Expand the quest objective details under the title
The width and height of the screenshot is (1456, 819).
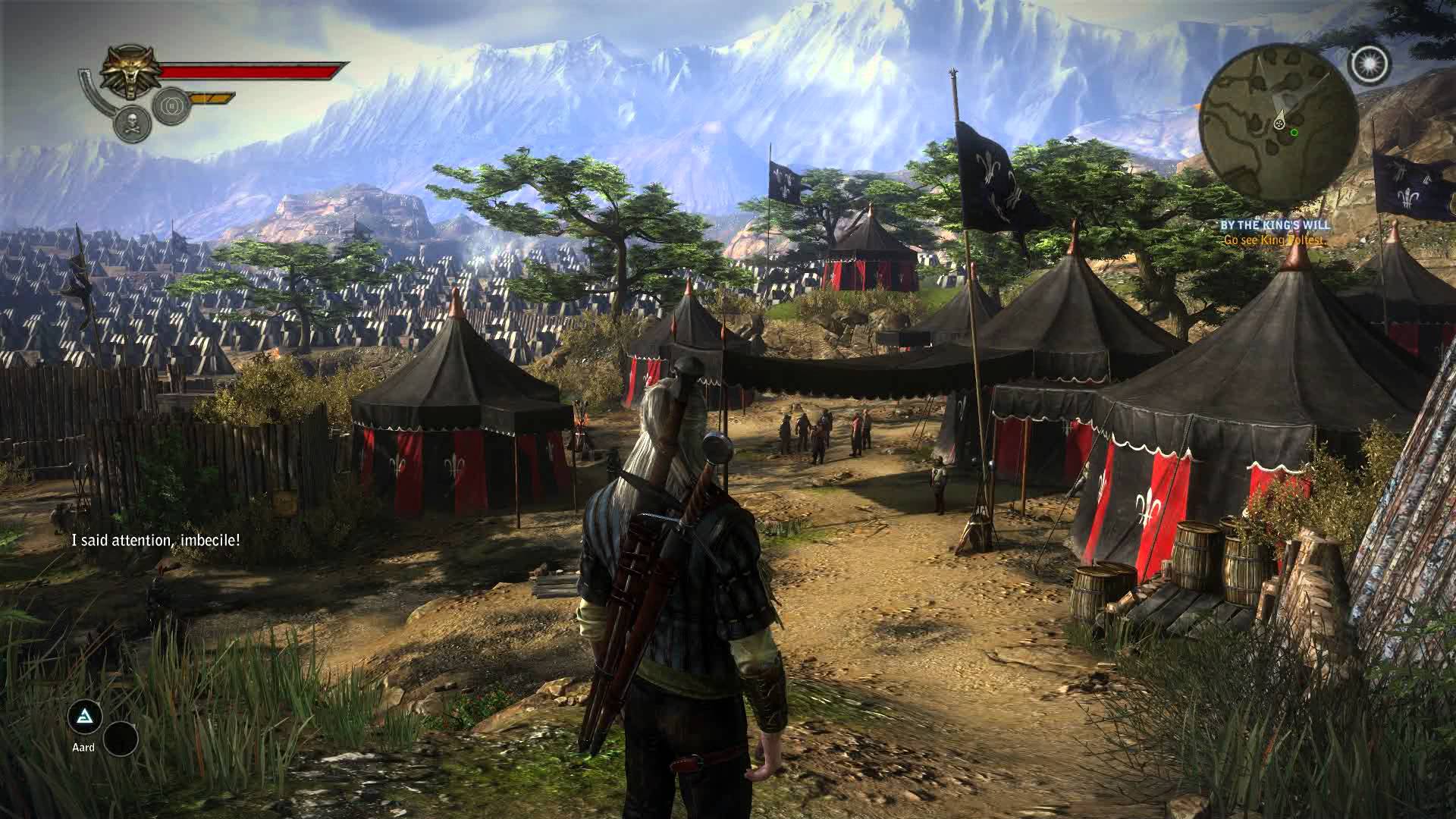point(1274,240)
